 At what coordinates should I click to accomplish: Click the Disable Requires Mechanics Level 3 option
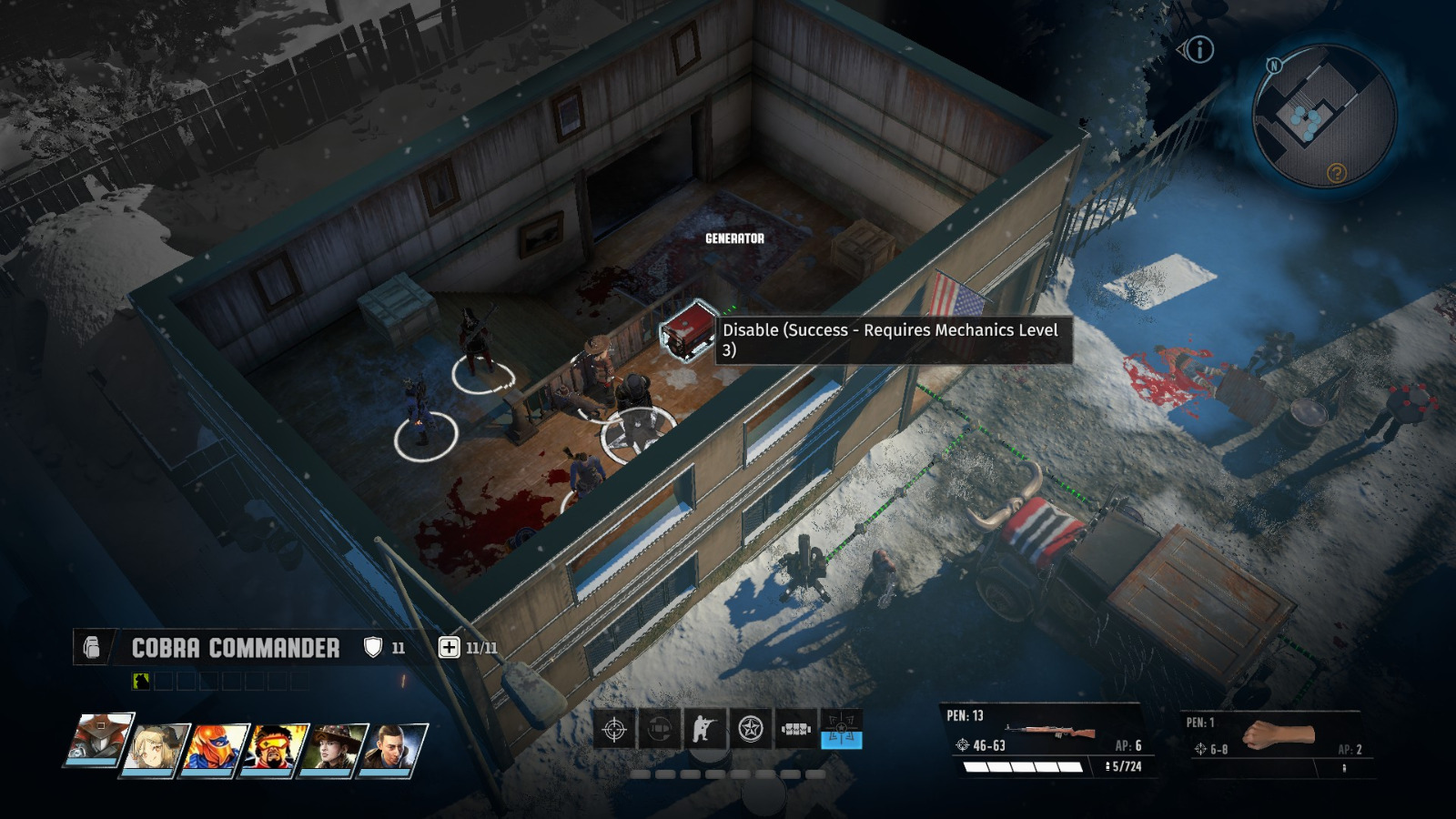point(887,341)
